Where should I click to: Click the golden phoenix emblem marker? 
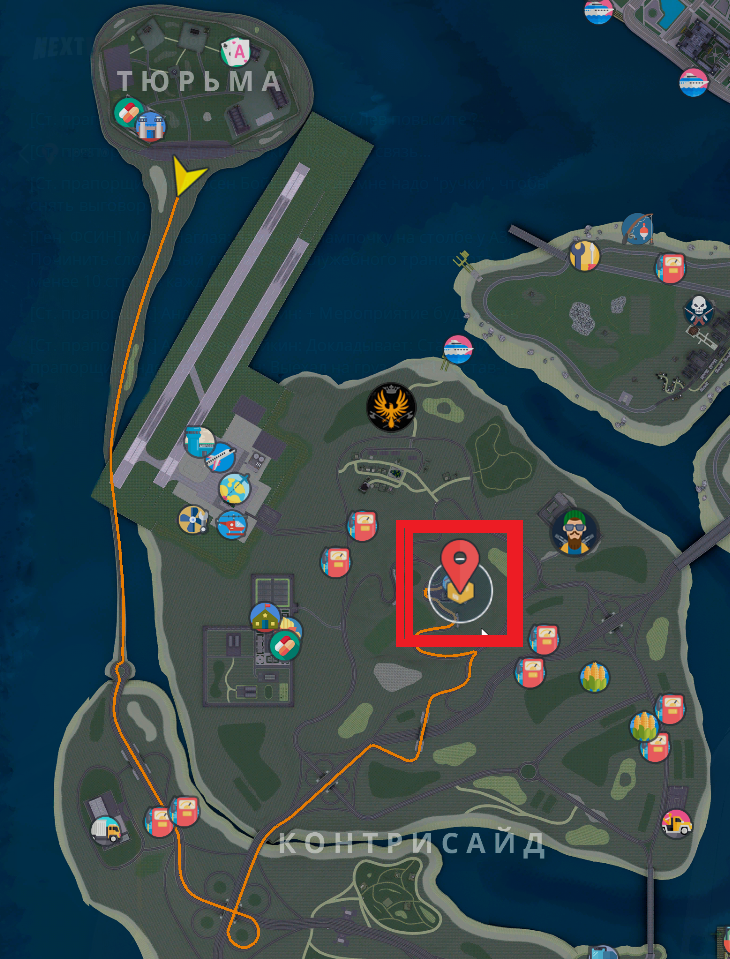[x=391, y=407]
